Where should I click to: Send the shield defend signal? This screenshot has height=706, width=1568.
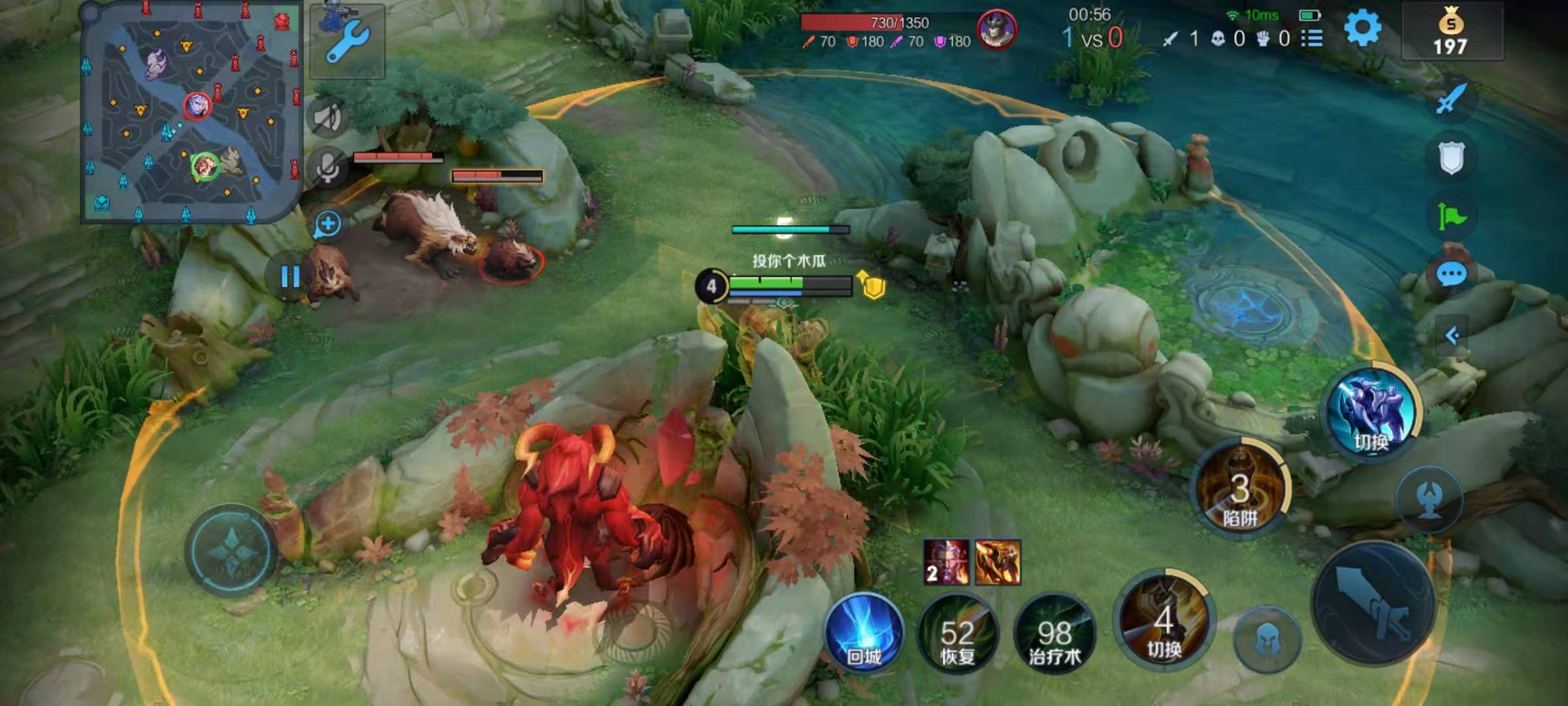1451,158
